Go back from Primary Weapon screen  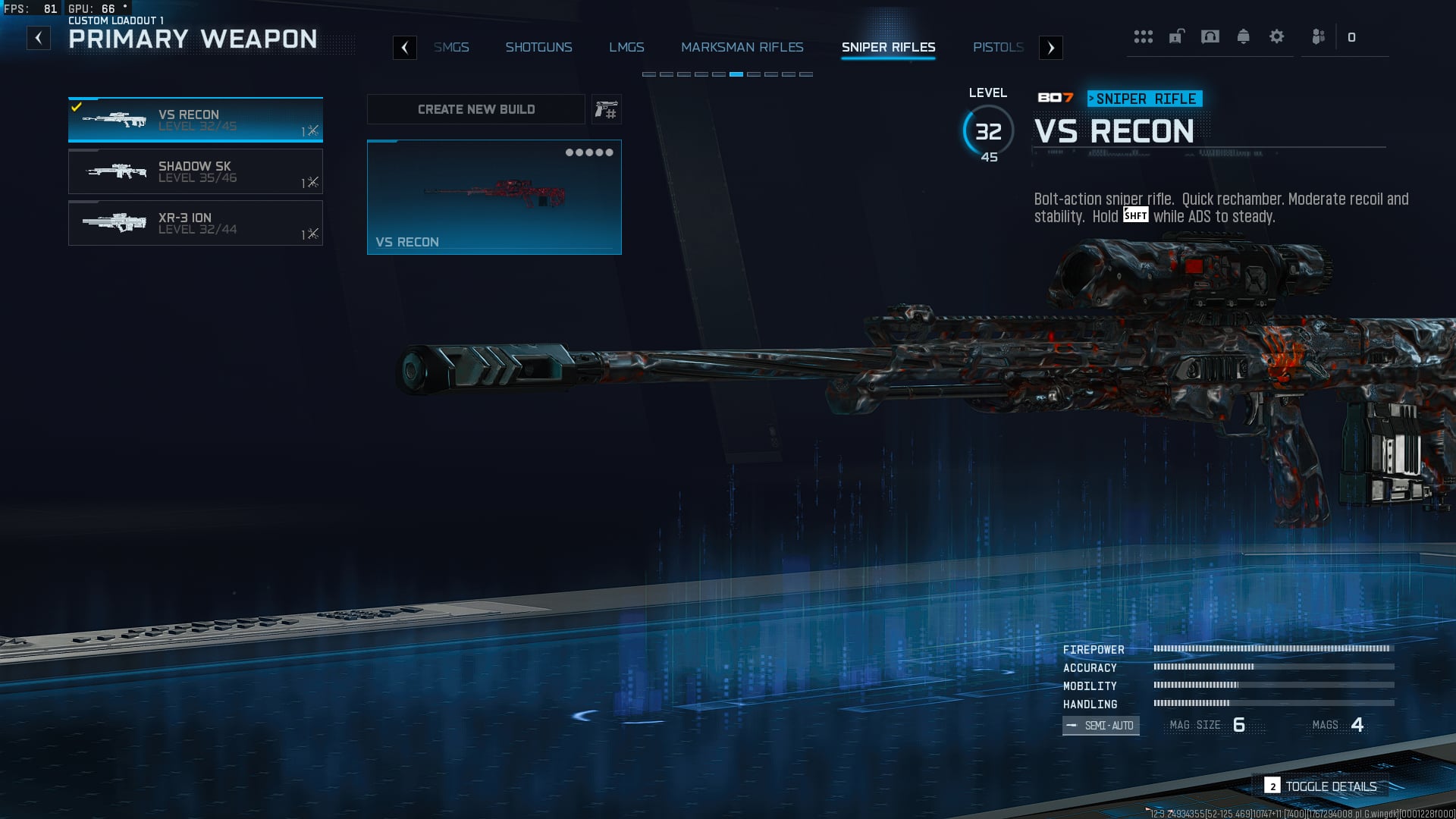(x=39, y=38)
